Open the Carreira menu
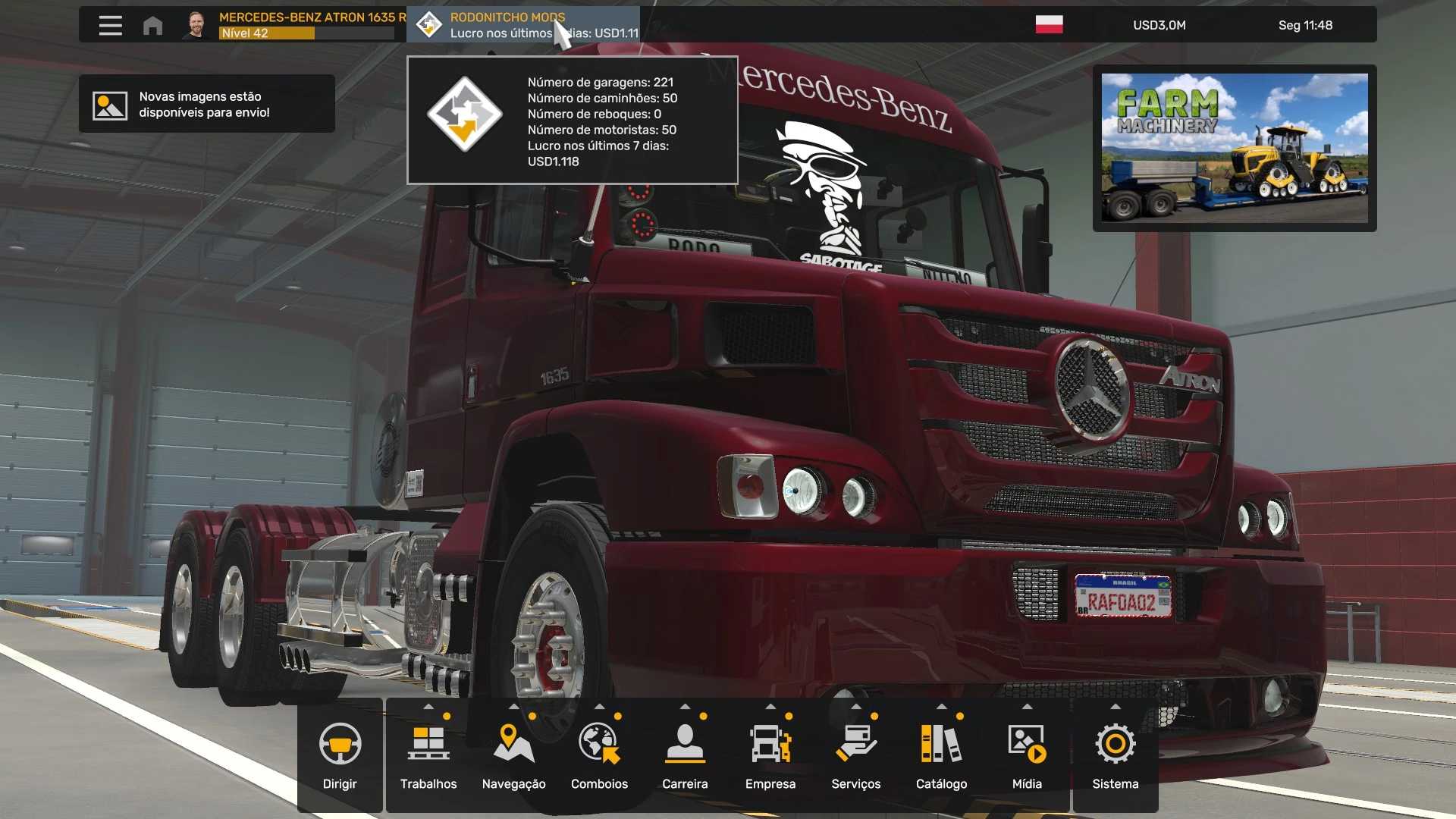Image resolution: width=1456 pixels, height=819 pixels. coord(685,755)
